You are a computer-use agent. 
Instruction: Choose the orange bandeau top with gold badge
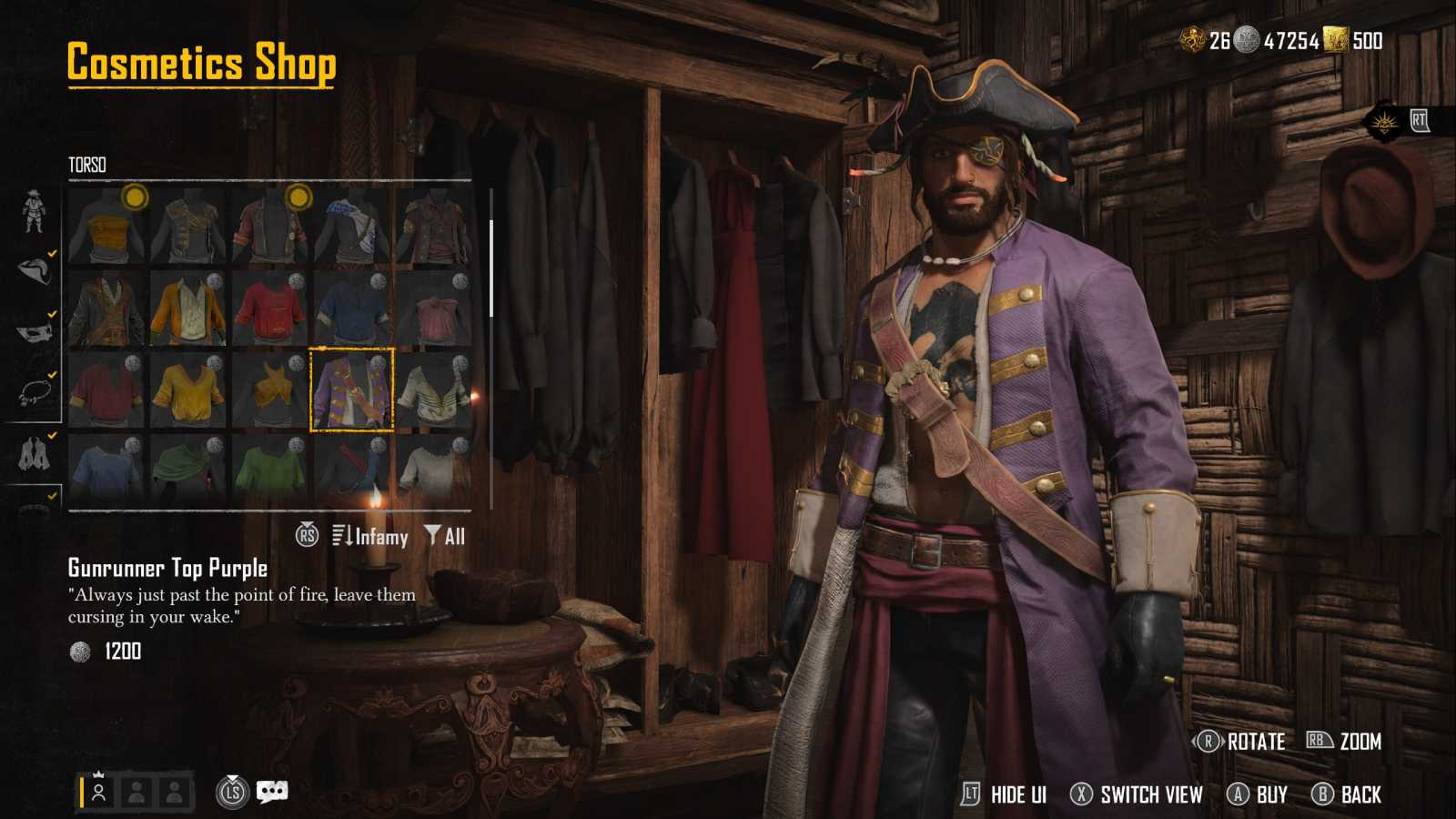coord(106,226)
